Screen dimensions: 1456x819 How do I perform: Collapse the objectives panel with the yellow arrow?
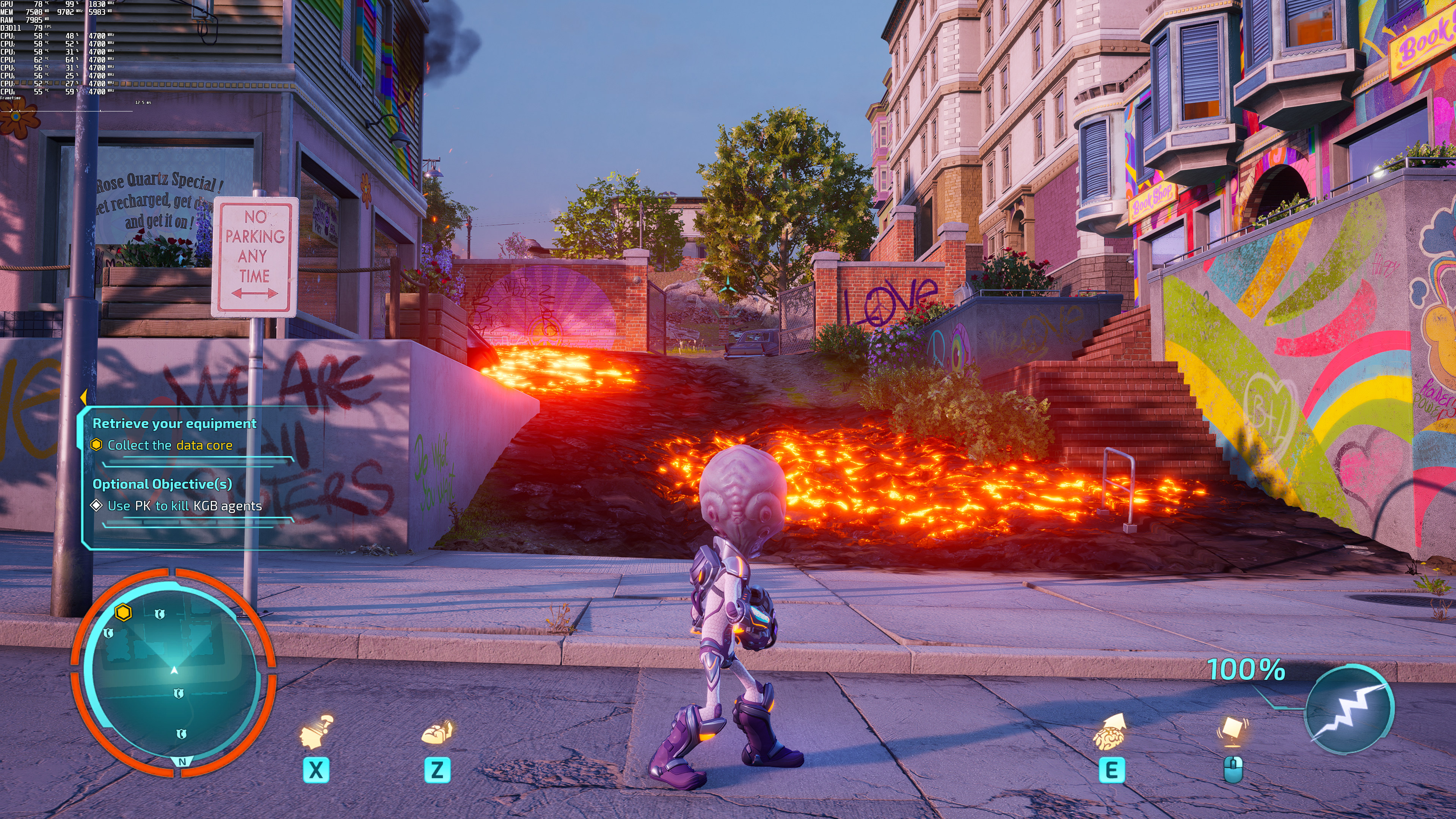[83, 396]
